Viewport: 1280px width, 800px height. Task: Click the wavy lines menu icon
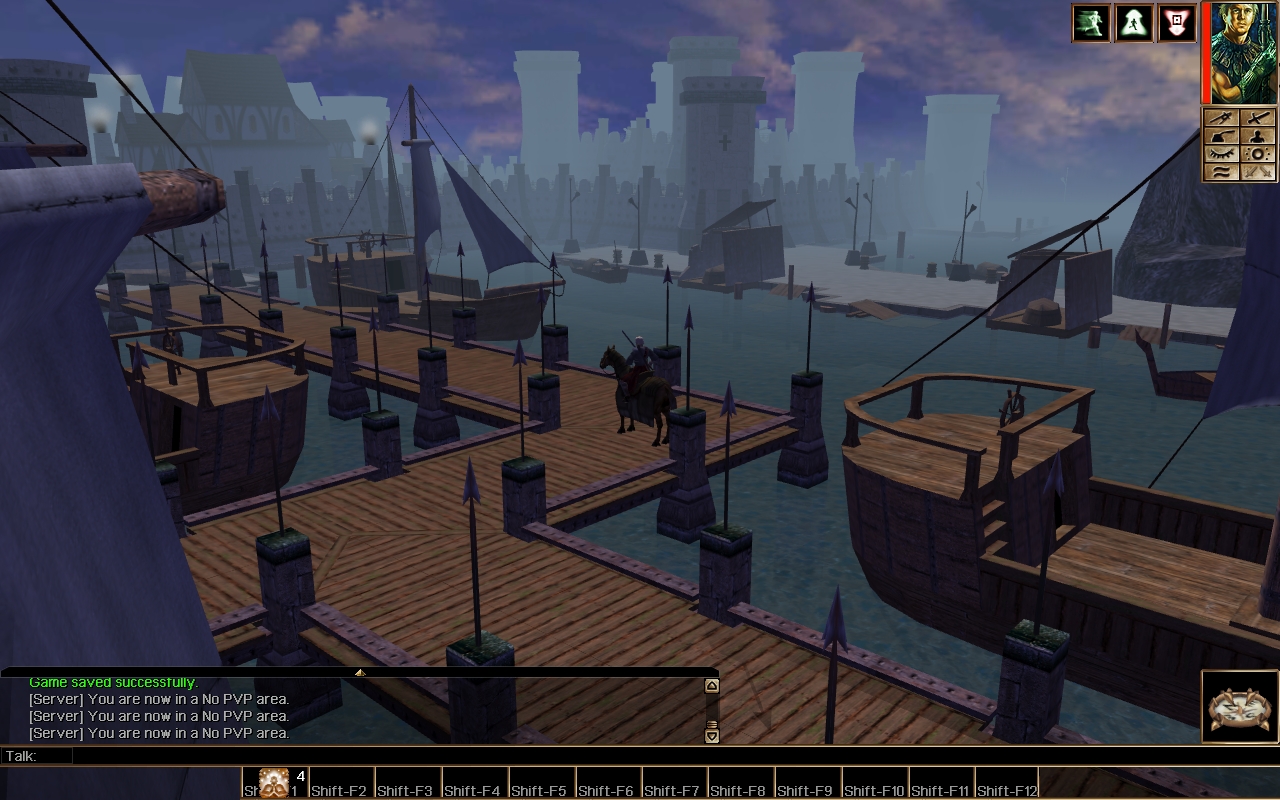(1221, 172)
